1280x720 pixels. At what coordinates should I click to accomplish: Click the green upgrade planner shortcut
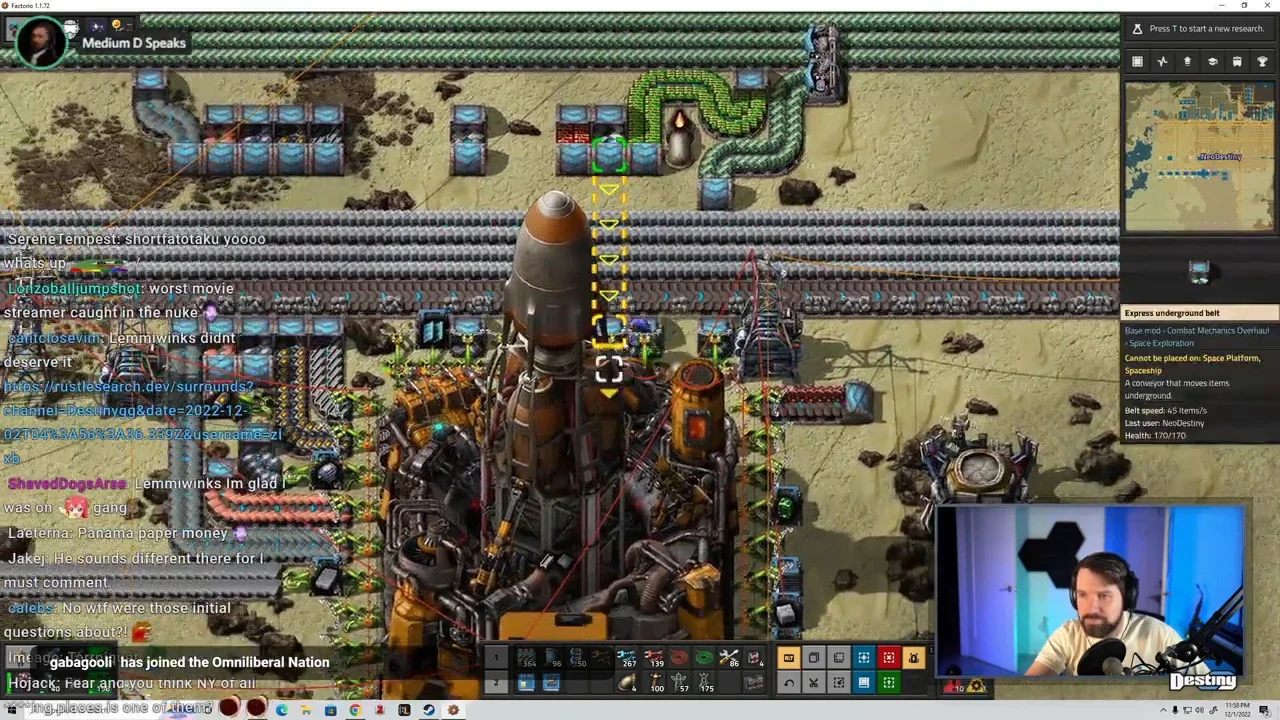tap(888, 683)
